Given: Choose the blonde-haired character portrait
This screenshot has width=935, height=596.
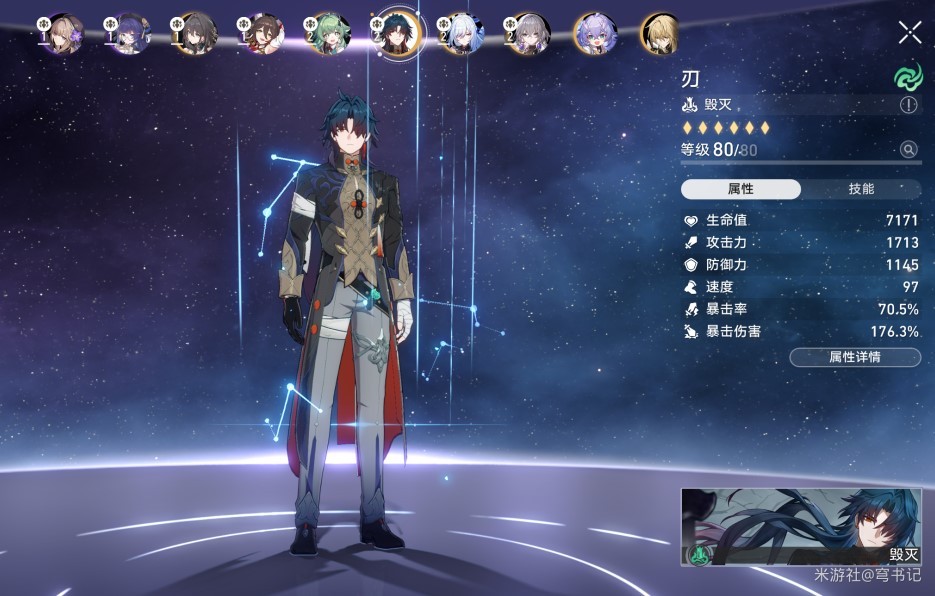Looking at the screenshot, I should coord(660,34).
